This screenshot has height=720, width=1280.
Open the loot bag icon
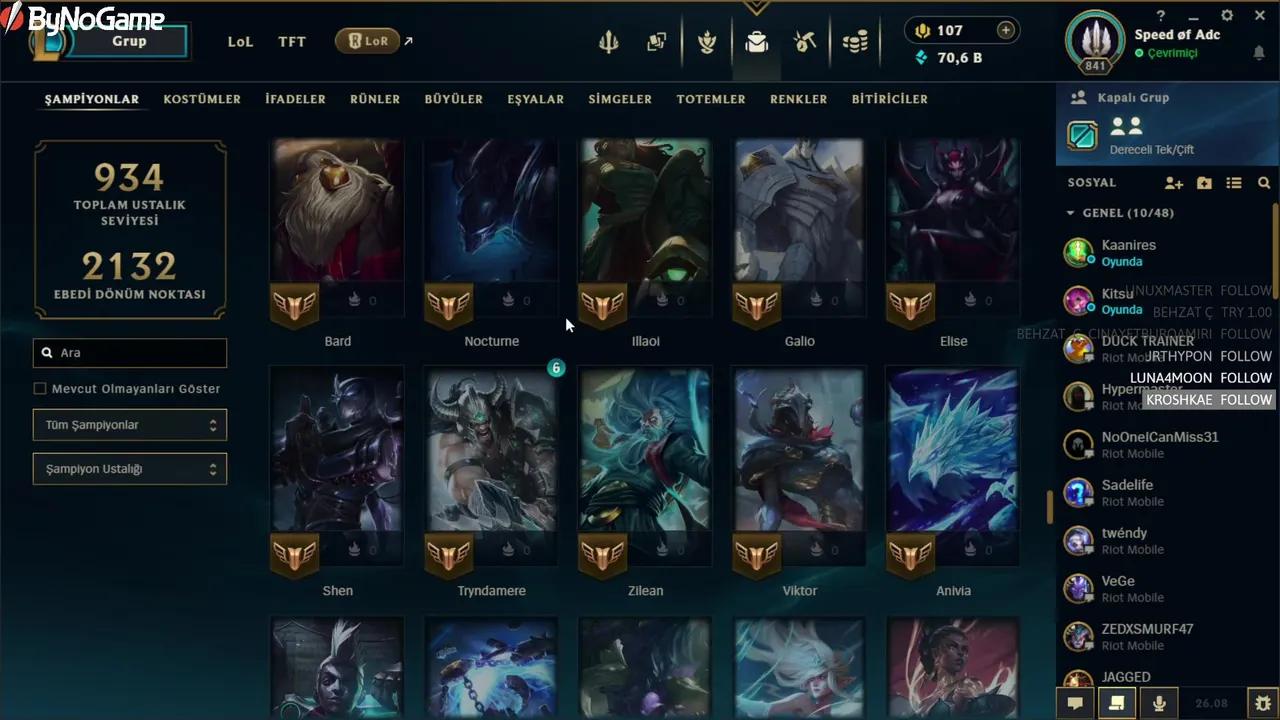(x=757, y=42)
